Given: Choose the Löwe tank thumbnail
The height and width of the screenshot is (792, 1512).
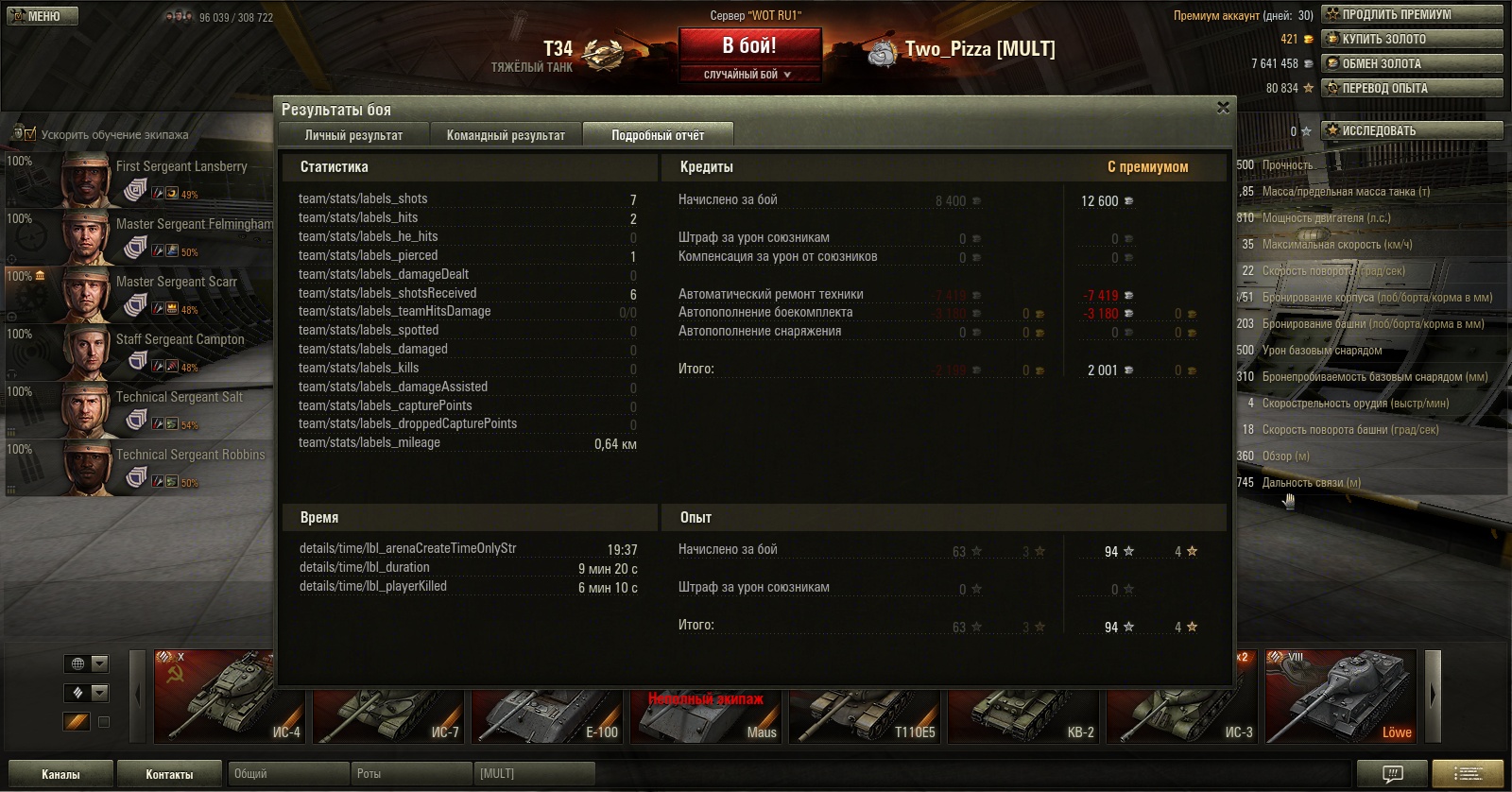Looking at the screenshot, I should pyautogui.click(x=1340, y=697).
